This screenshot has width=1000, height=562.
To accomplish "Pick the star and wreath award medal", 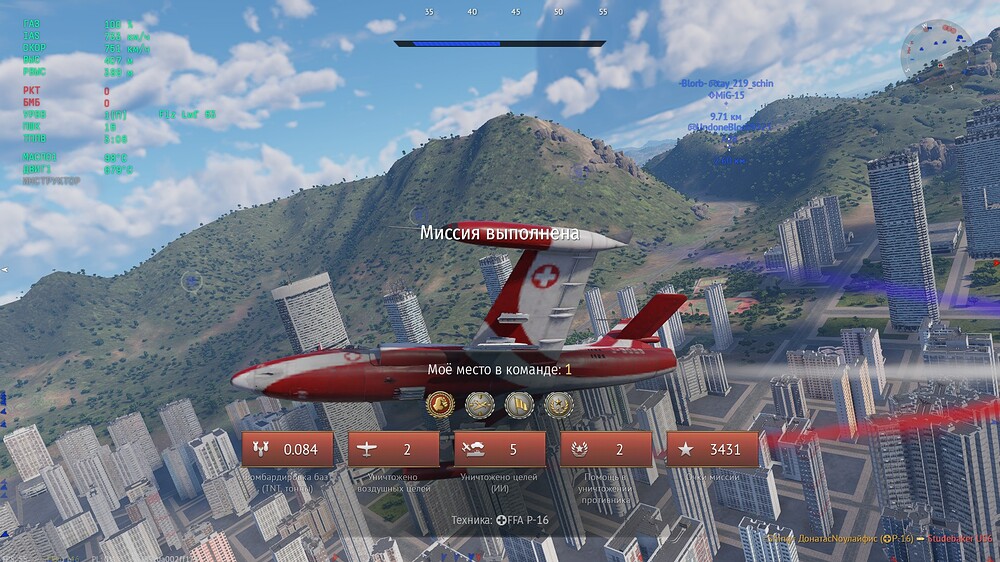I will pos(558,404).
